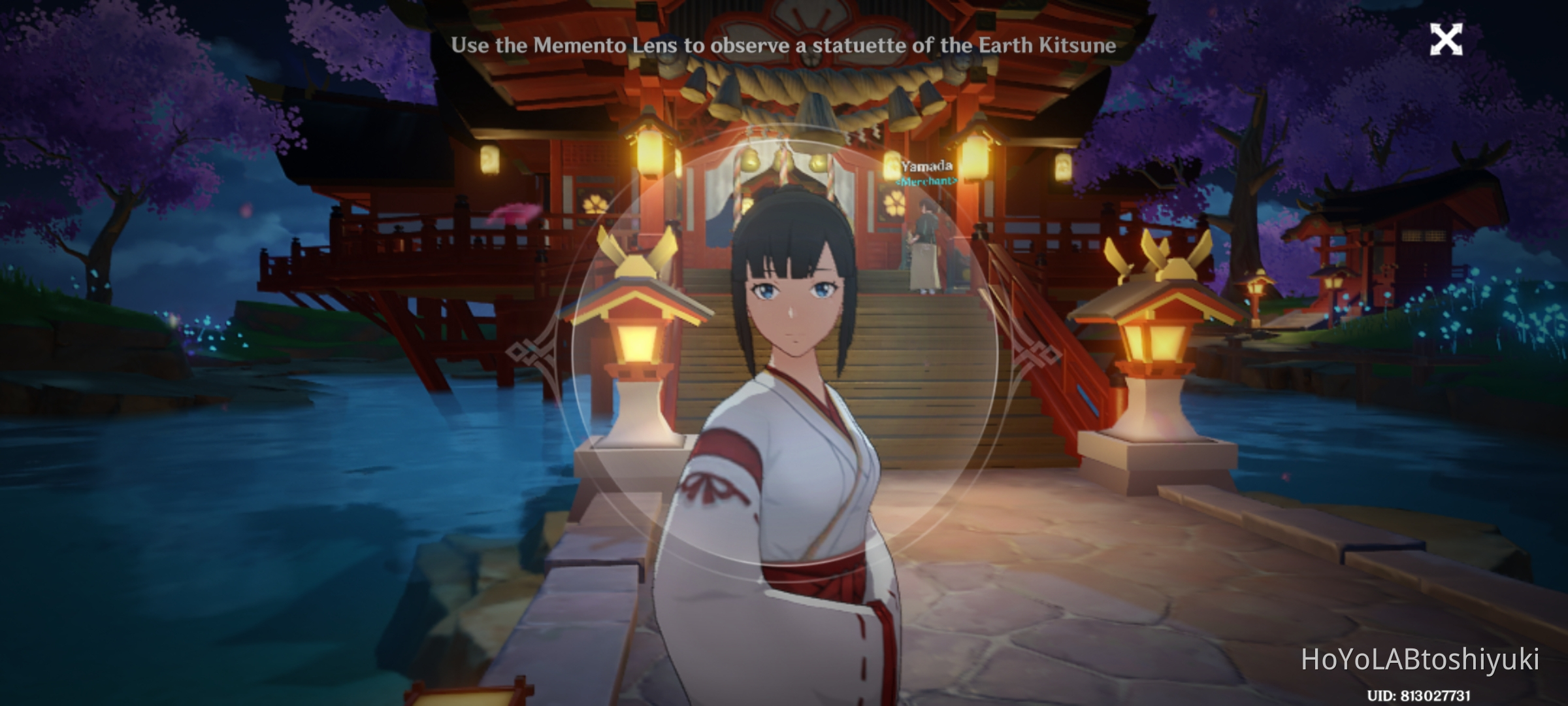Click the Earth Kitsune observation hint text
This screenshot has width=1568, height=706.
(x=784, y=44)
